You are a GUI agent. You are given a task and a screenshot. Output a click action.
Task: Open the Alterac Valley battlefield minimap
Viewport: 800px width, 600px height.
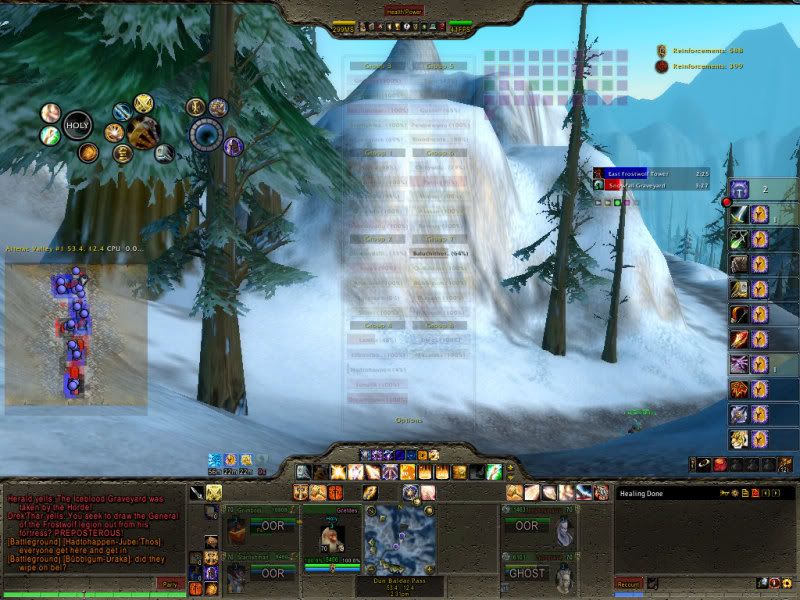coord(76,334)
